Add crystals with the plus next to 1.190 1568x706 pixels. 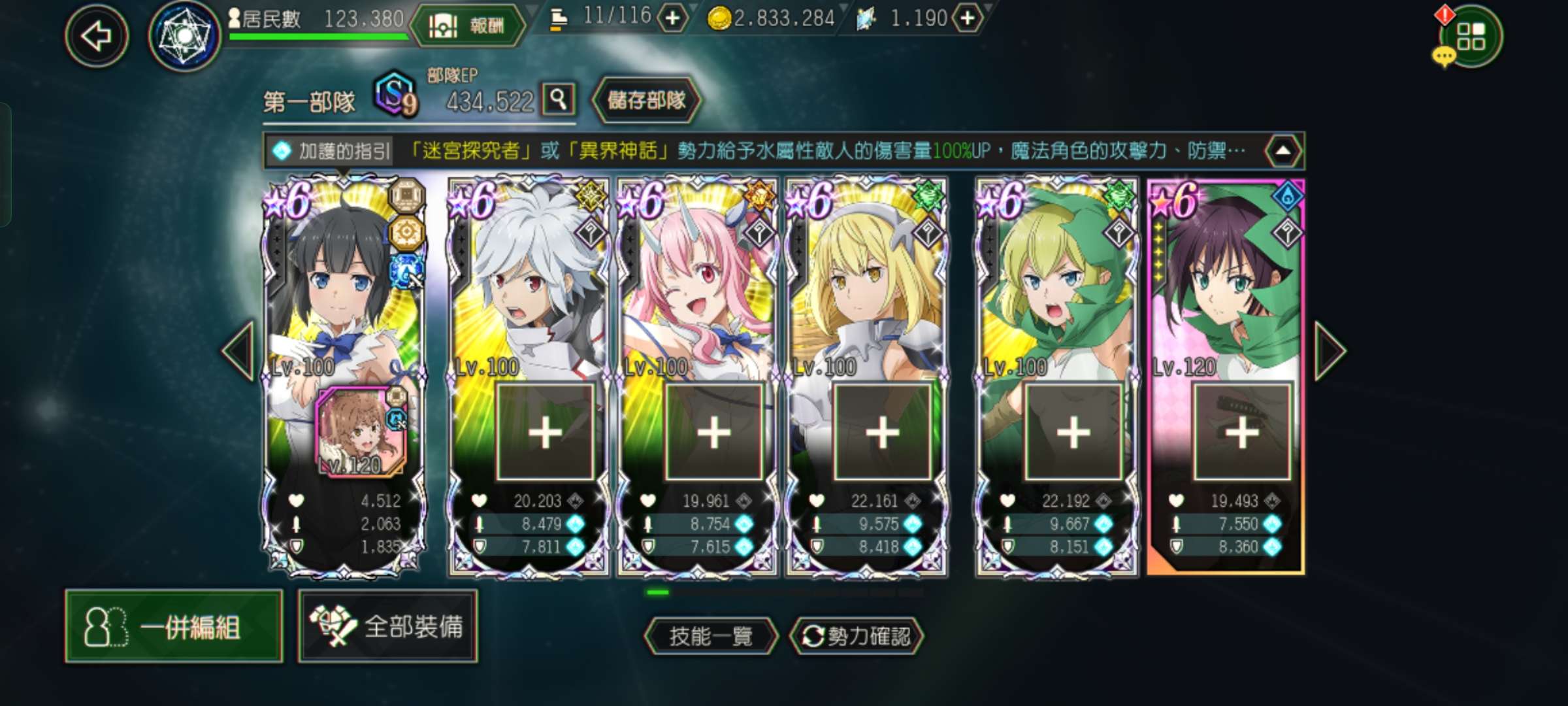[x=968, y=18]
